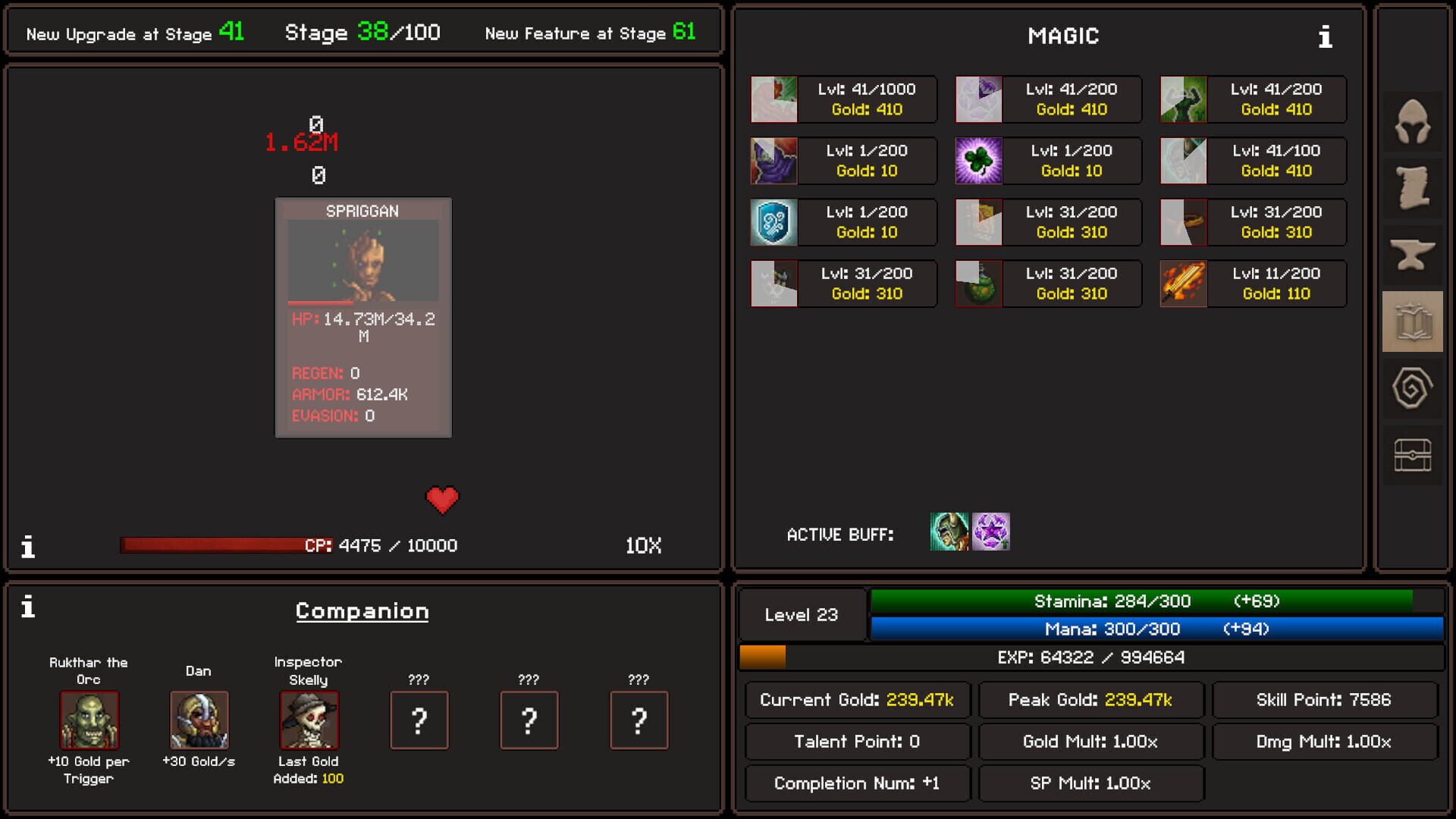The width and height of the screenshot is (1456, 819).
Task: Select the blue shield spell icon
Action: pos(773,222)
